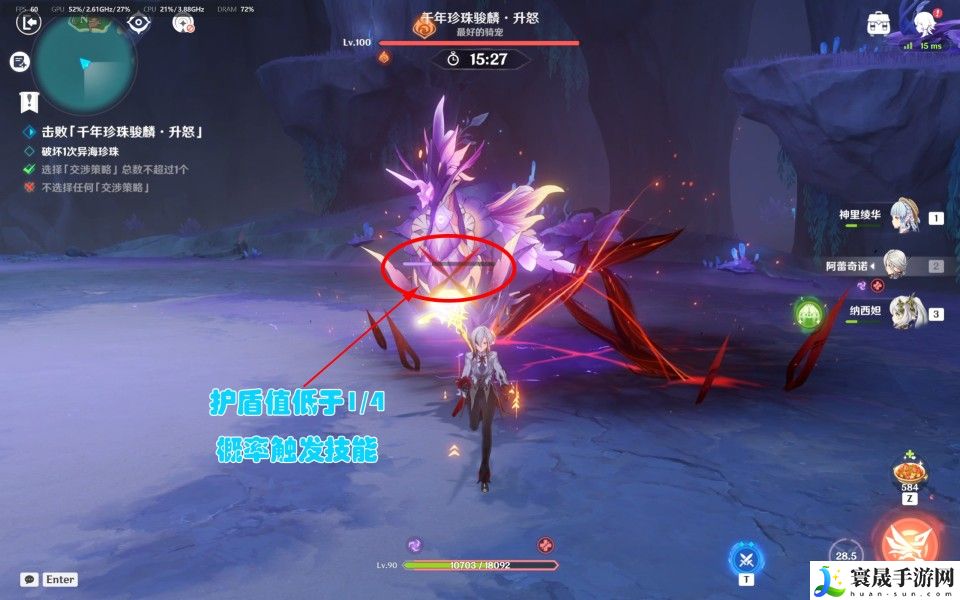Use the food dish quick-item
This screenshot has height=600, width=960.
point(910,472)
